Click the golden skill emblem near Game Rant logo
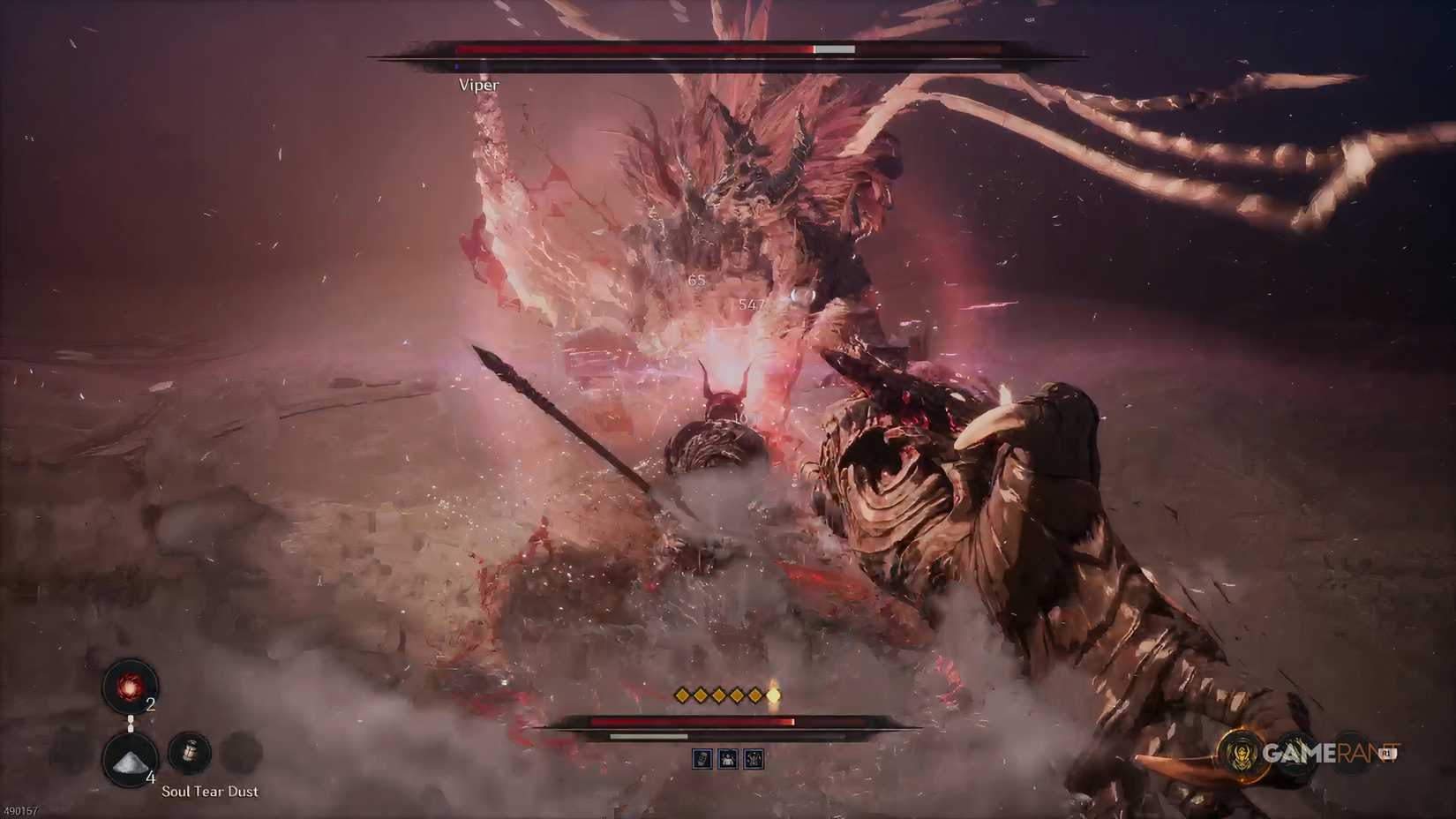 point(1241,755)
